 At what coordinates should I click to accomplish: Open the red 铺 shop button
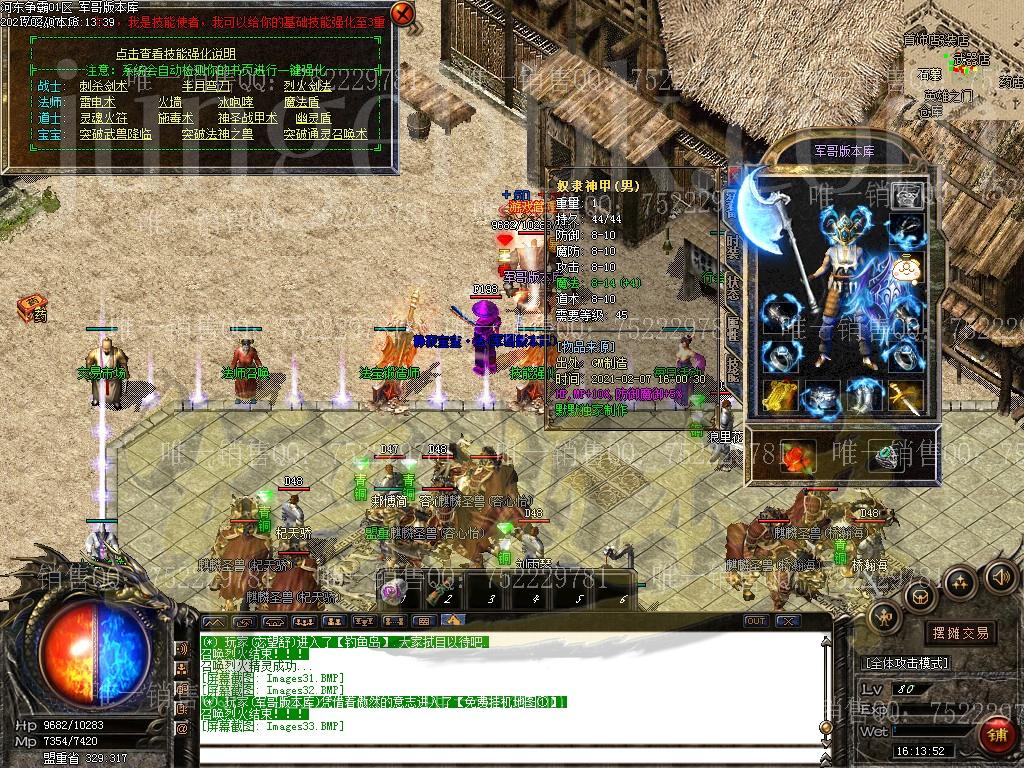point(996,738)
